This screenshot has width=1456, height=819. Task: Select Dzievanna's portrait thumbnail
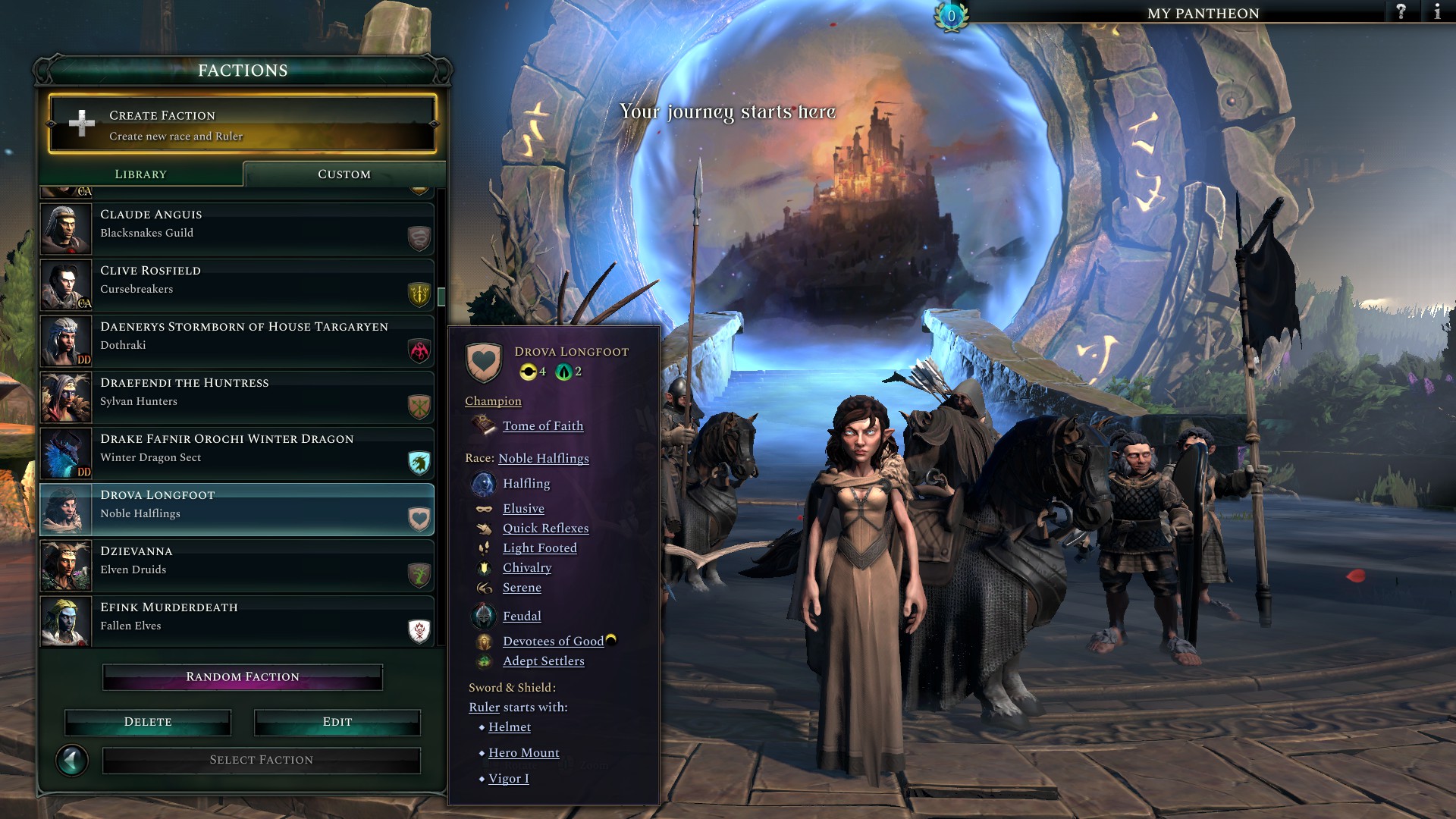pos(65,565)
